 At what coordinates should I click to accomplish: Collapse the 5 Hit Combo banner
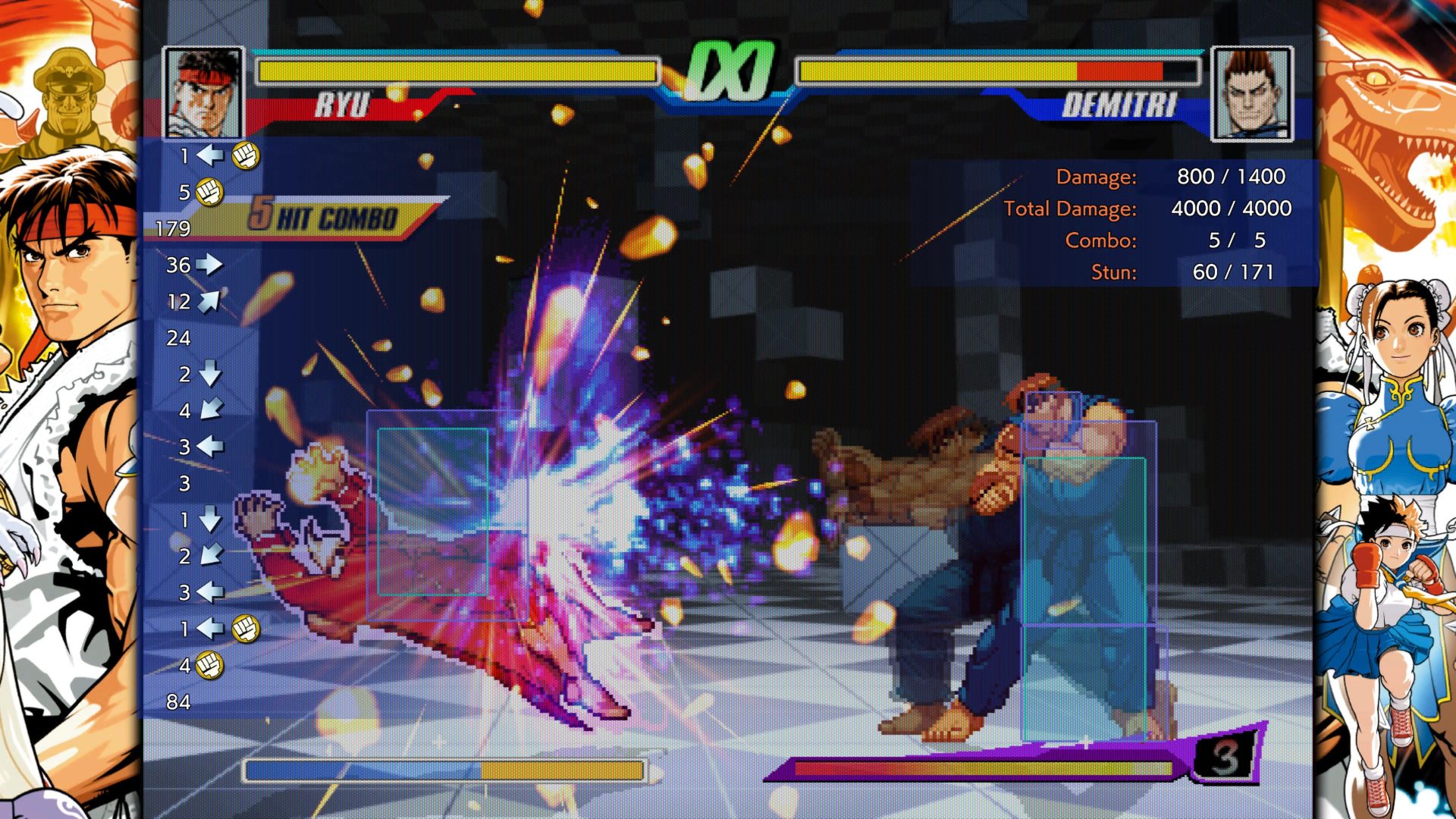tap(326, 215)
